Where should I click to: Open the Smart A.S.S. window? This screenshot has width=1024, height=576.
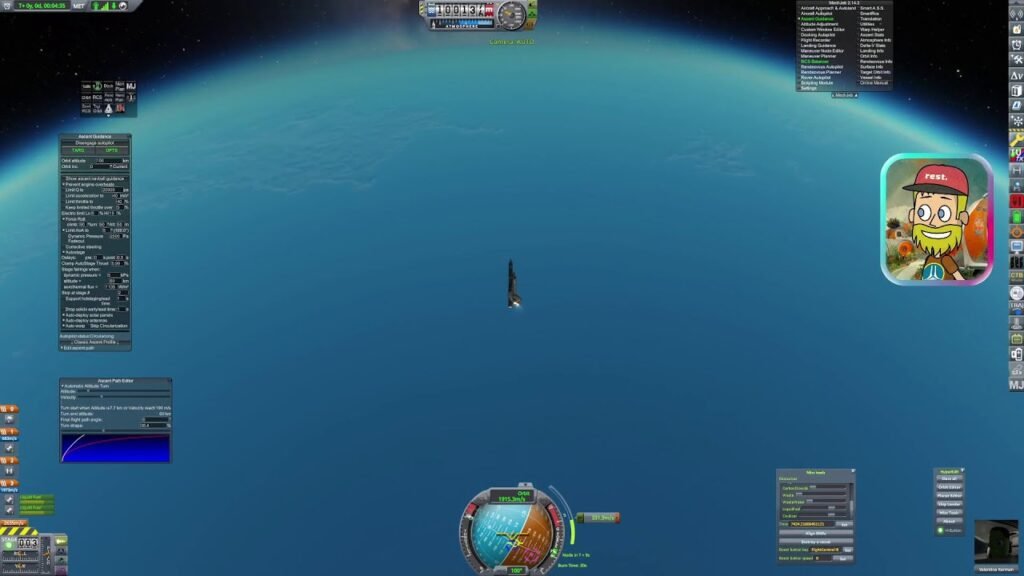[x=870, y=7]
